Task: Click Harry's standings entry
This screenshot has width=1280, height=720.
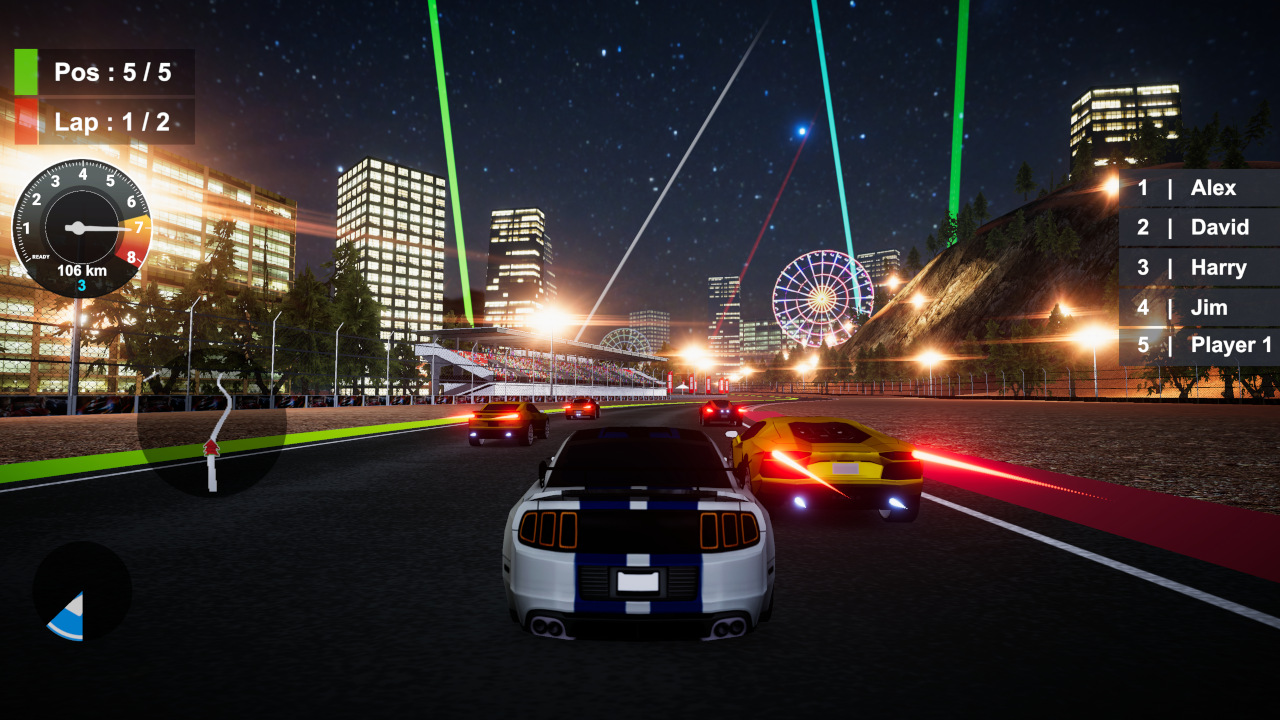Action: point(1218,267)
